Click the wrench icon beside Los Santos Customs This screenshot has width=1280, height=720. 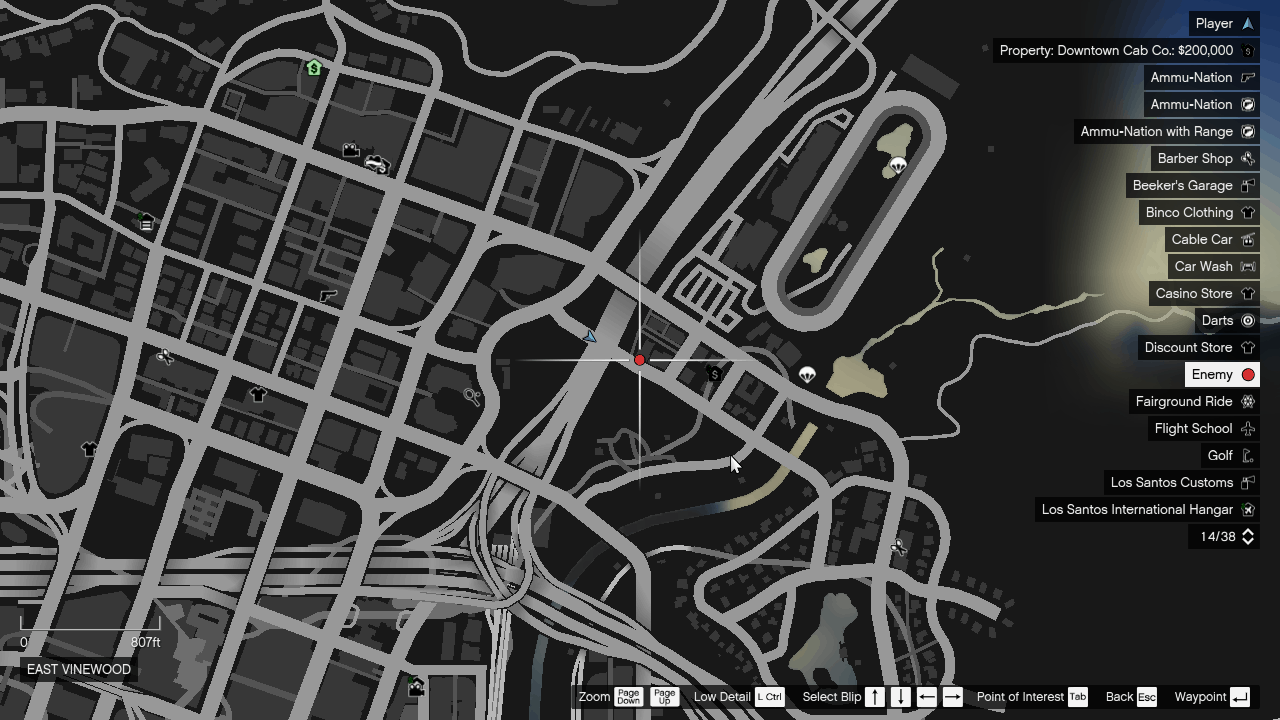click(x=1247, y=482)
